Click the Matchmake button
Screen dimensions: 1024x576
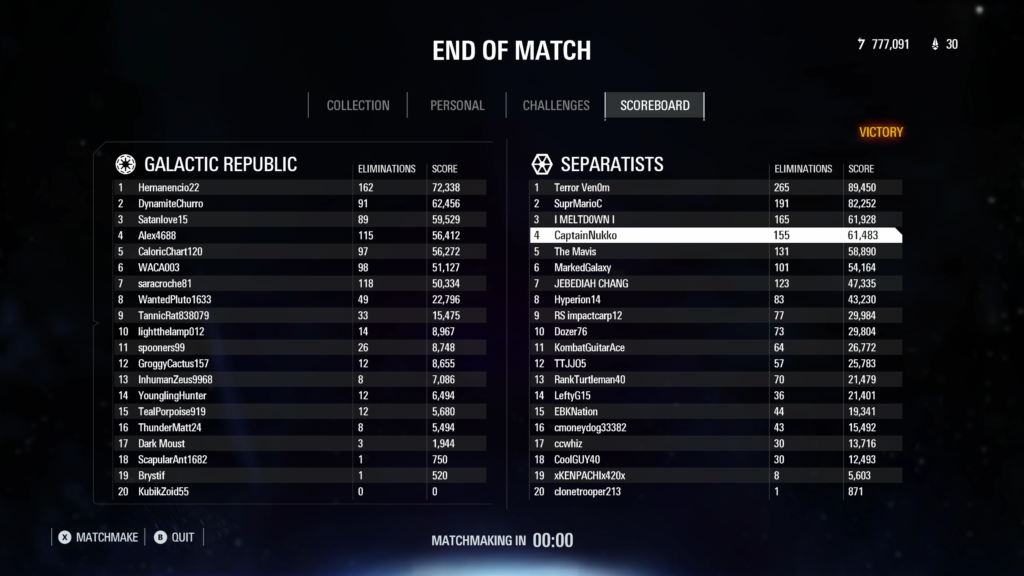98,537
